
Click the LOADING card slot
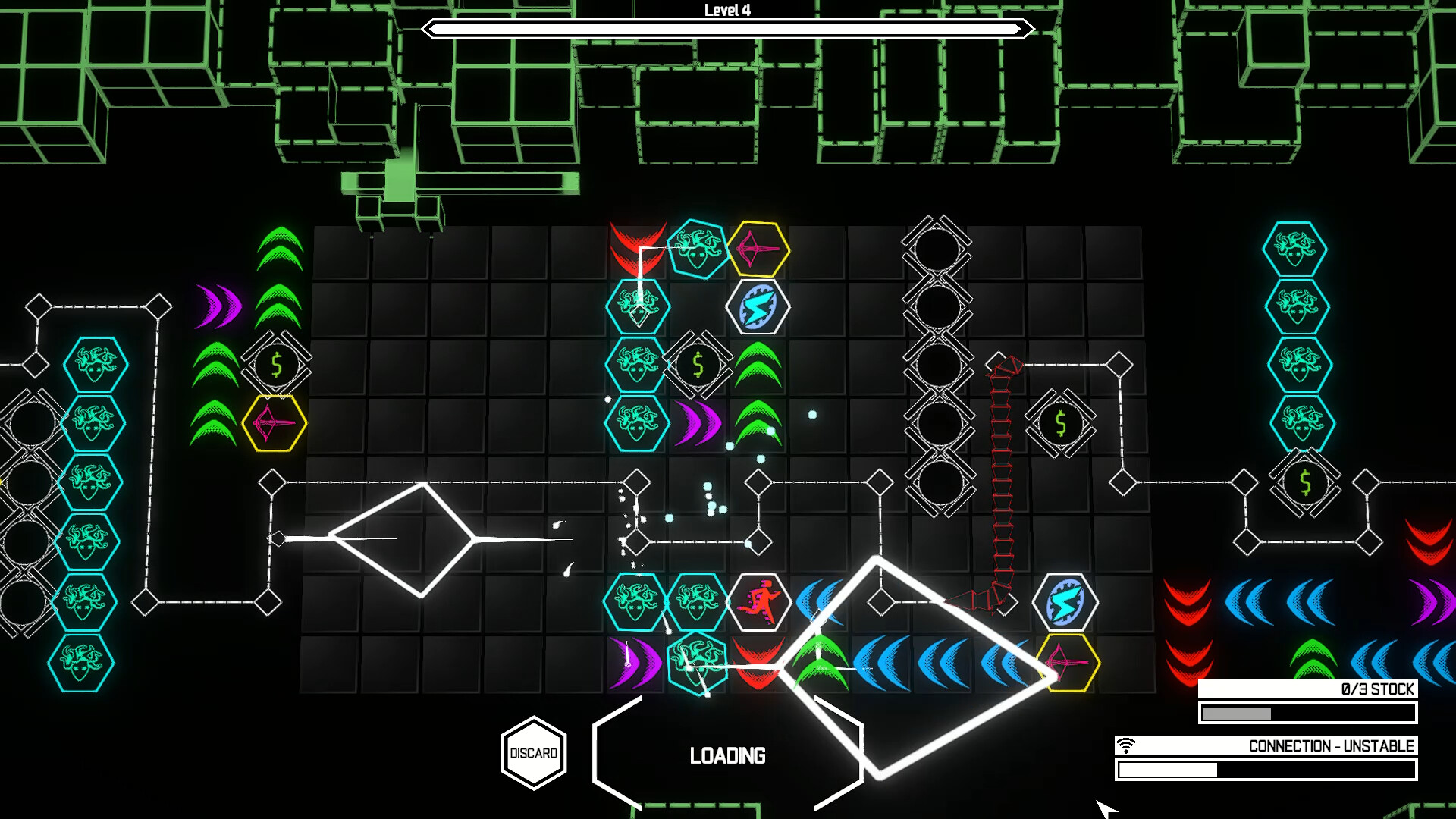pos(728,755)
